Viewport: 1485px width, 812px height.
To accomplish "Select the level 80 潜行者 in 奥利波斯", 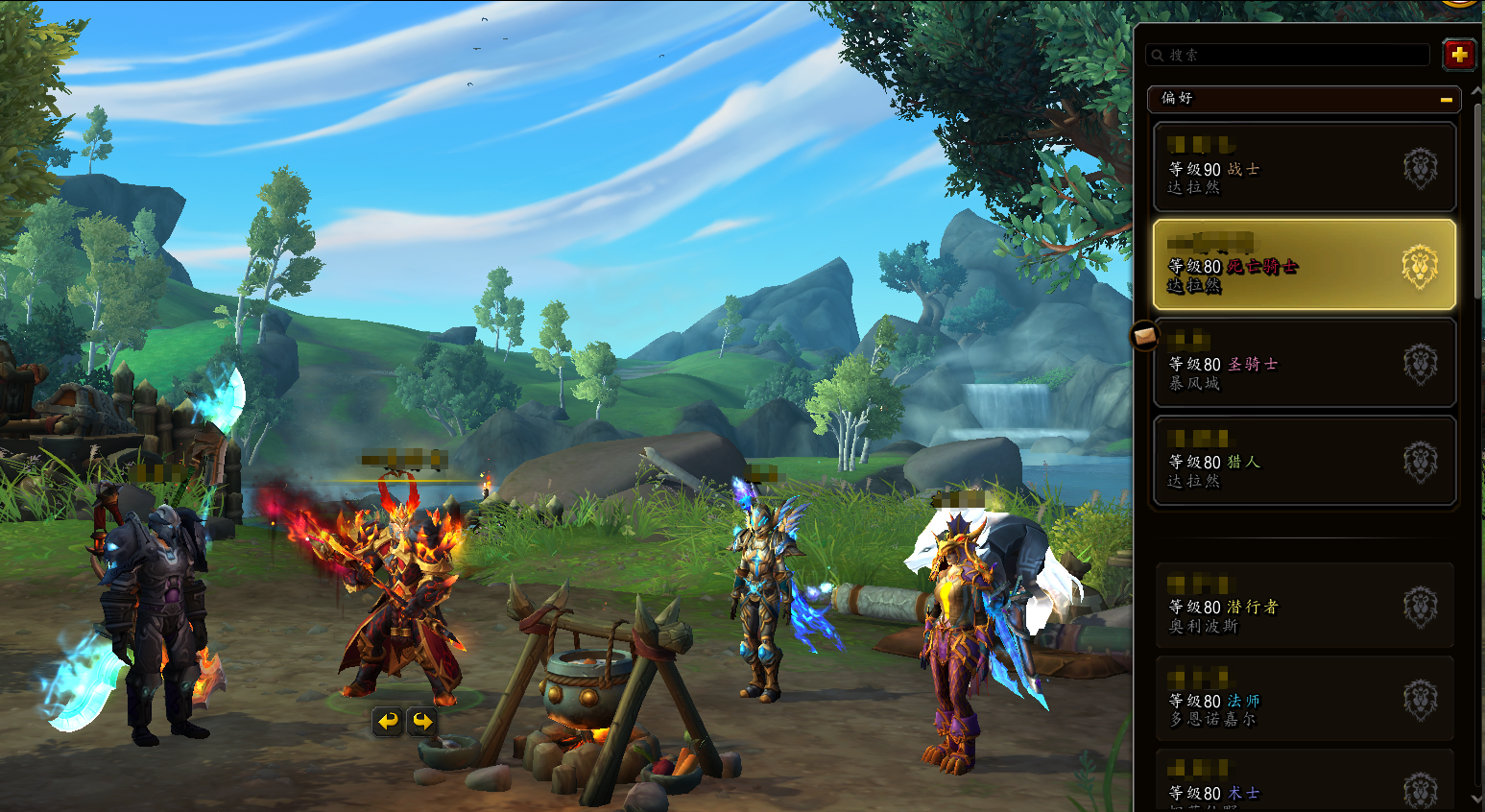I will coord(1304,607).
